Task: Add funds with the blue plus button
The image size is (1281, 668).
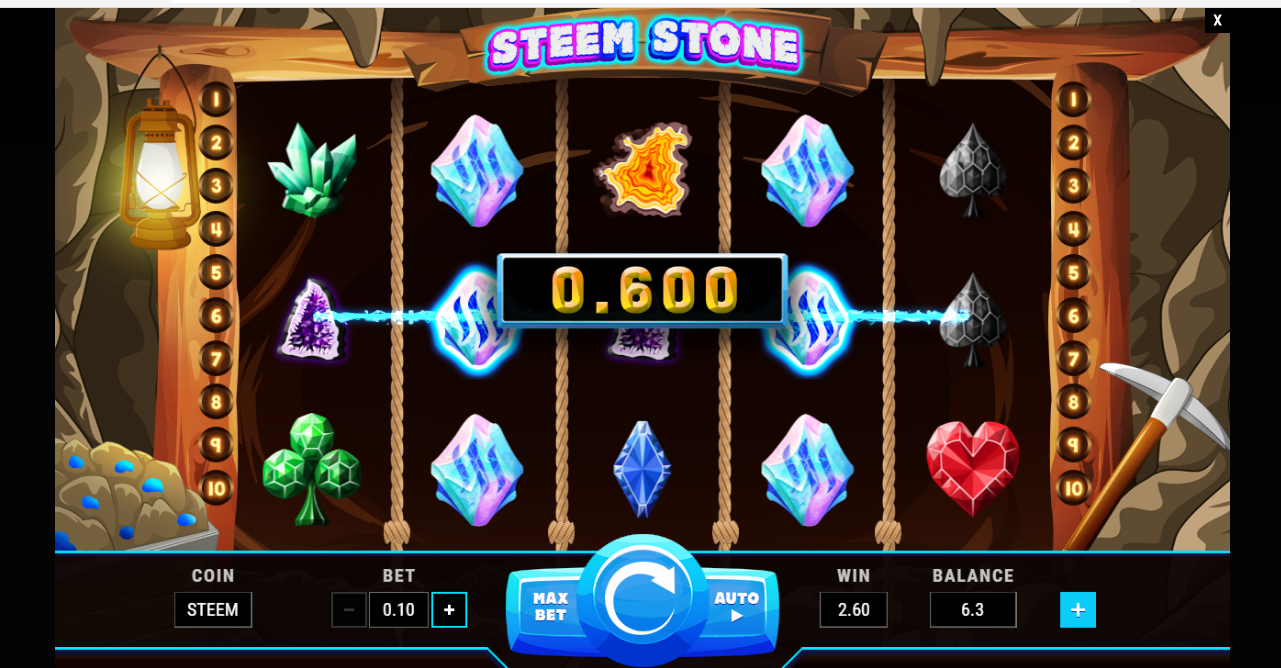Action: (1077, 610)
